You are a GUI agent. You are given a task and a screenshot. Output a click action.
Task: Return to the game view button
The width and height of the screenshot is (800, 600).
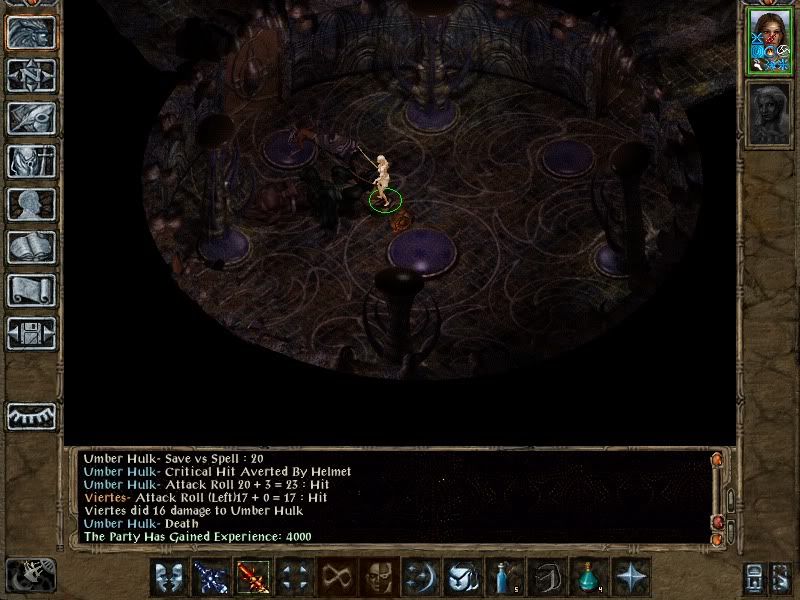tap(30, 32)
